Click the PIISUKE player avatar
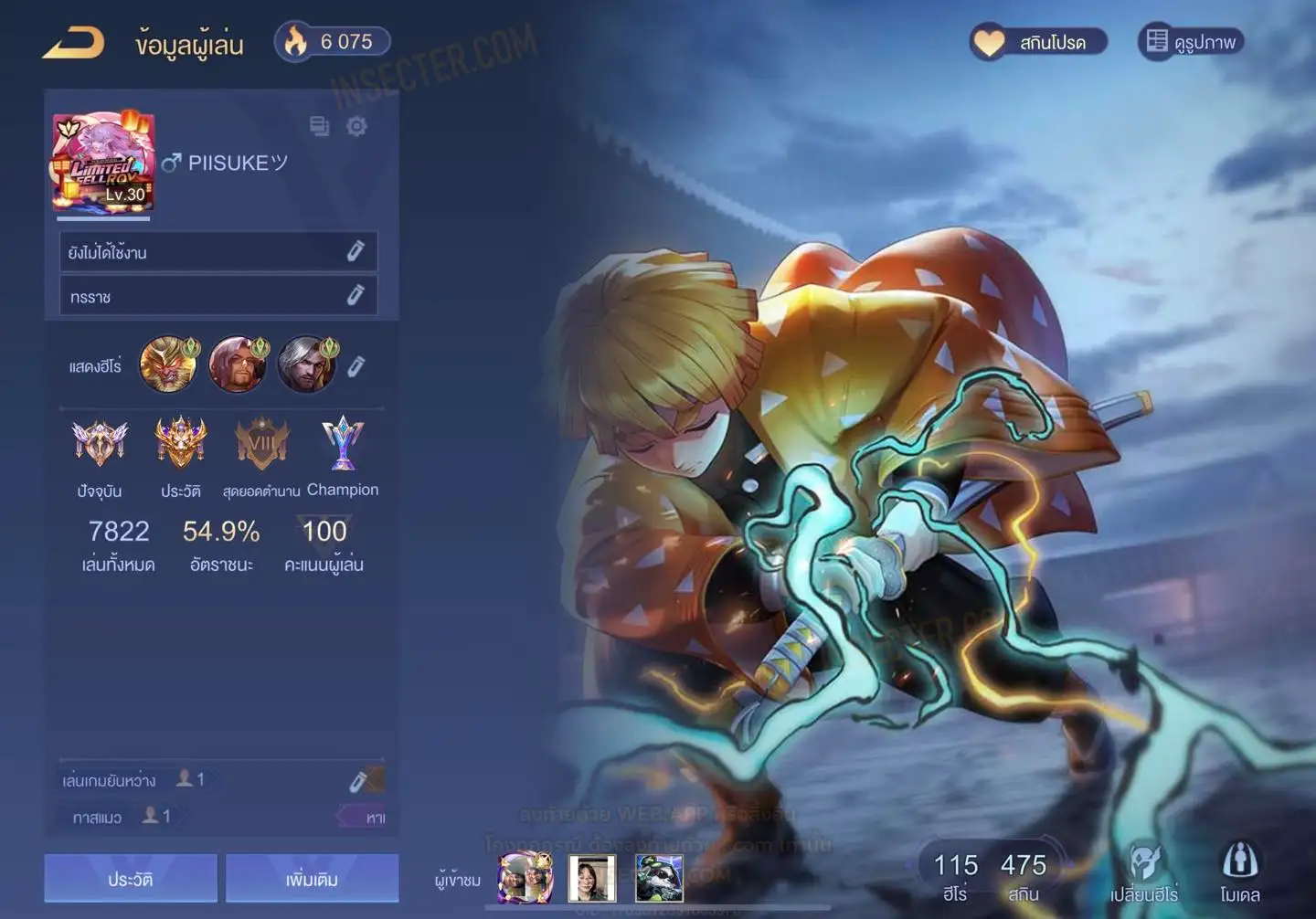Image resolution: width=1316 pixels, height=919 pixels. pyautogui.click(x=103, y=163)
